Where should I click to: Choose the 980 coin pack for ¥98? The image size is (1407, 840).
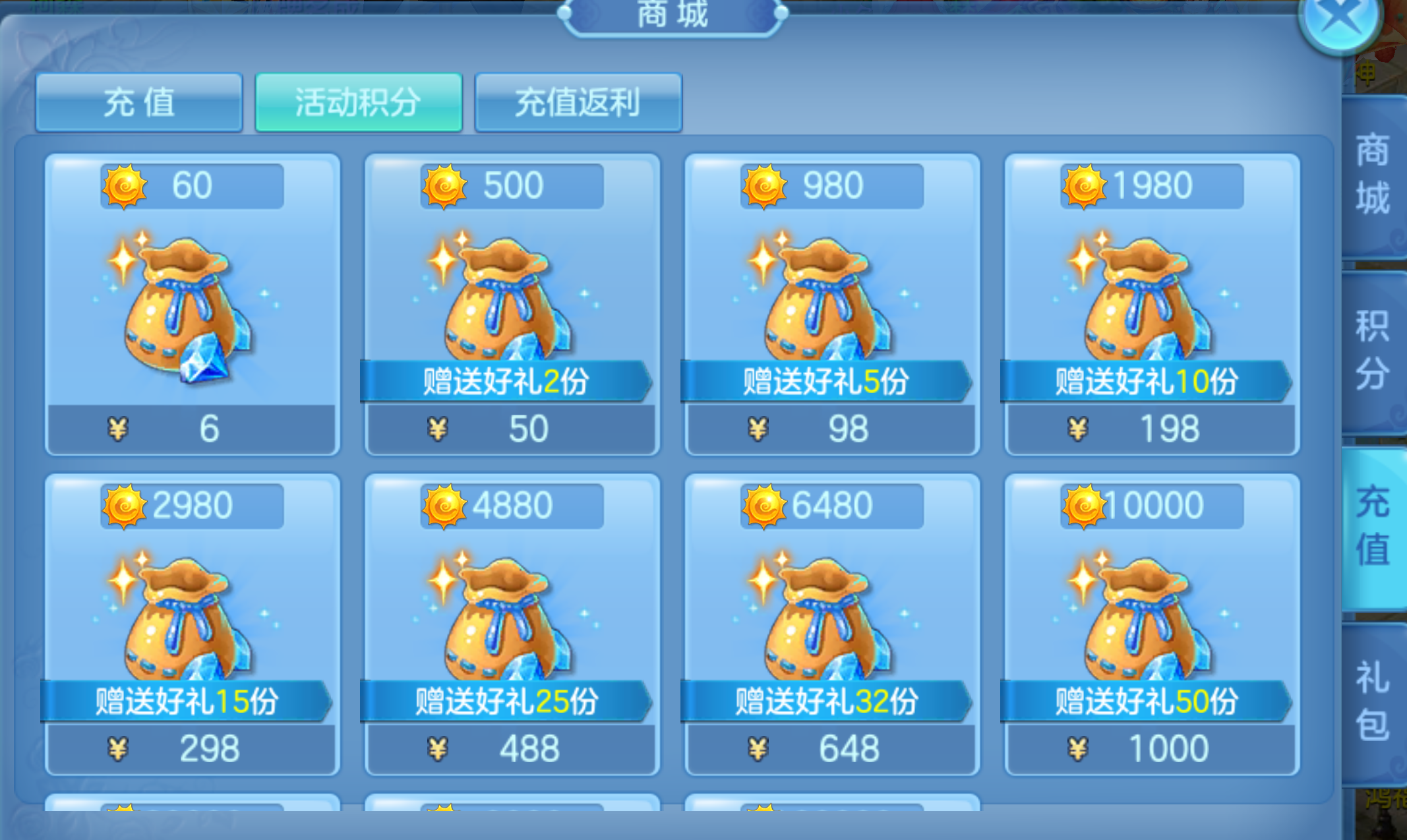click(831, 305)
